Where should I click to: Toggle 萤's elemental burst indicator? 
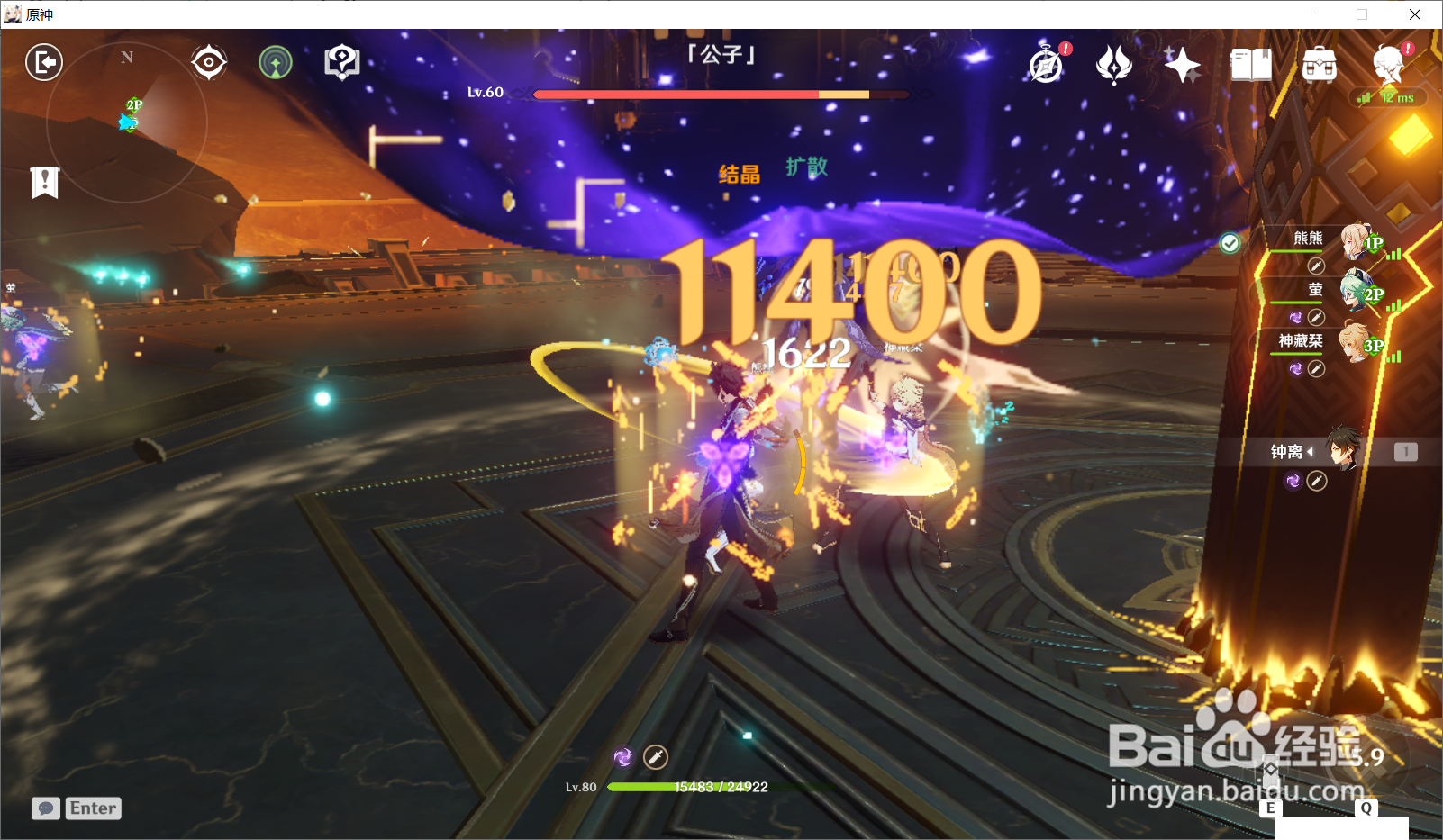pos(1294,317)
